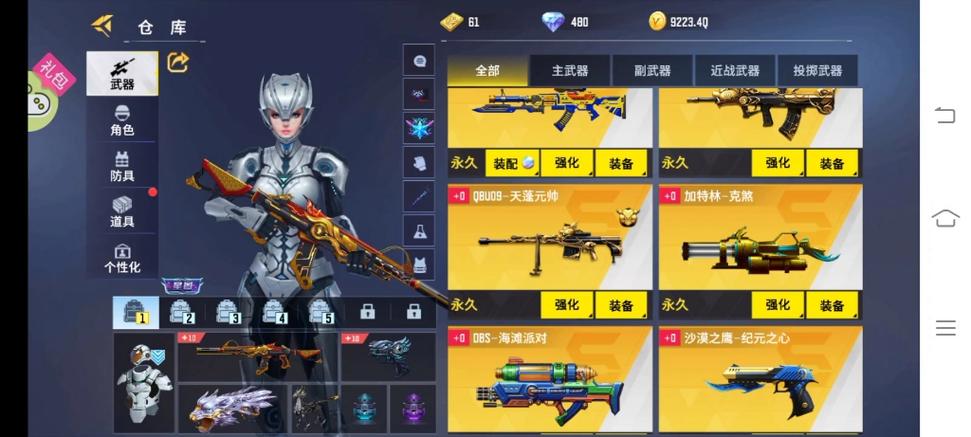Switch to backpack loadout 2

click(181, 312)
